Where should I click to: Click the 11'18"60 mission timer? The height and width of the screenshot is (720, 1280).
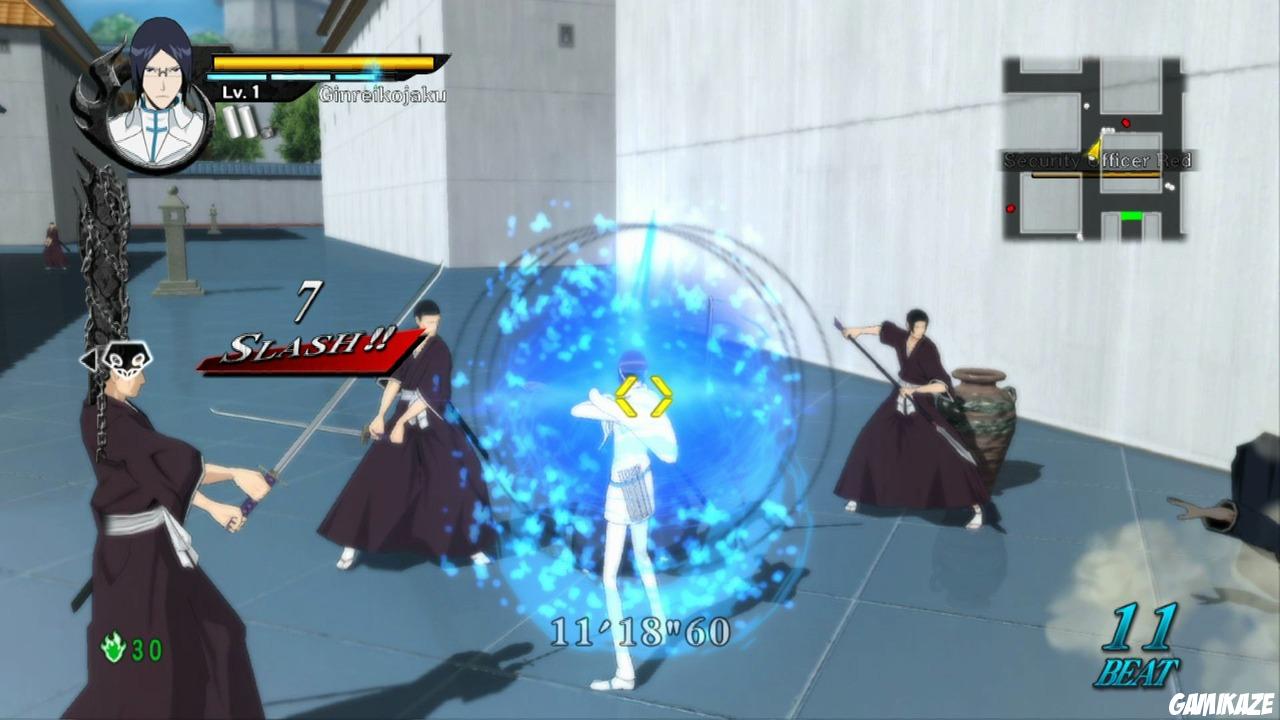pos(641,629)
